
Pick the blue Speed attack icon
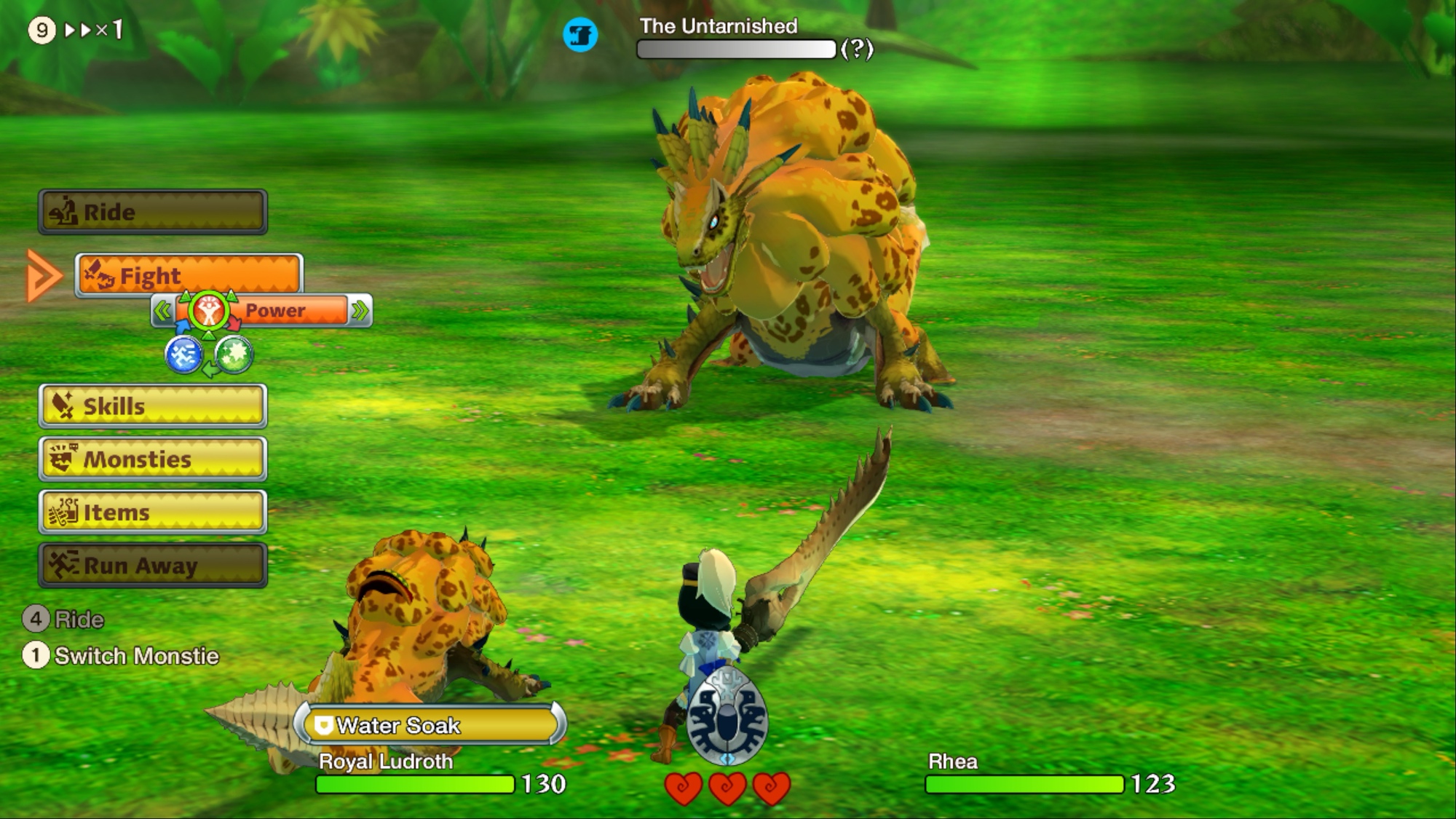(183, 355)
